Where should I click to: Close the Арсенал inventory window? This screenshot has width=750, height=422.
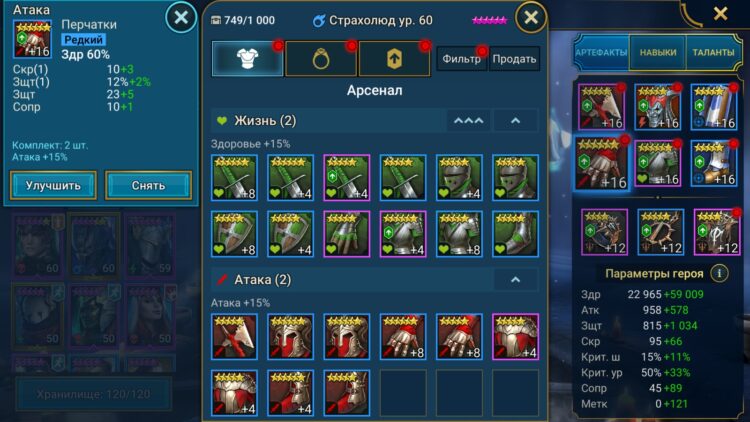coord(531,17)
